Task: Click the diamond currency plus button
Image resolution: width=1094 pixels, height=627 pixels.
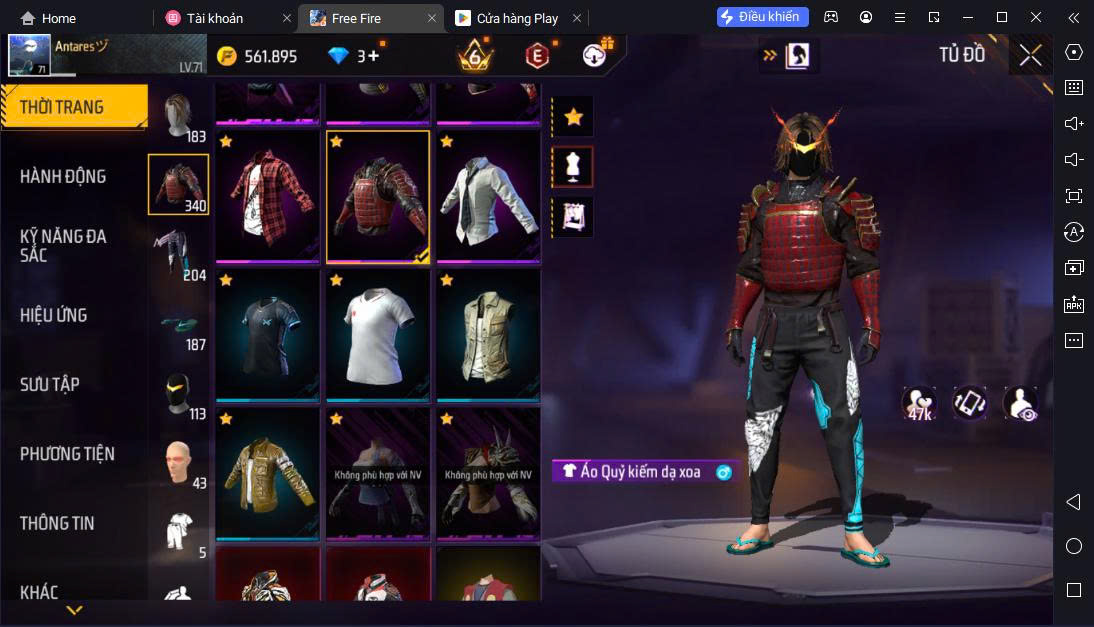Action: tap(373, 56)
